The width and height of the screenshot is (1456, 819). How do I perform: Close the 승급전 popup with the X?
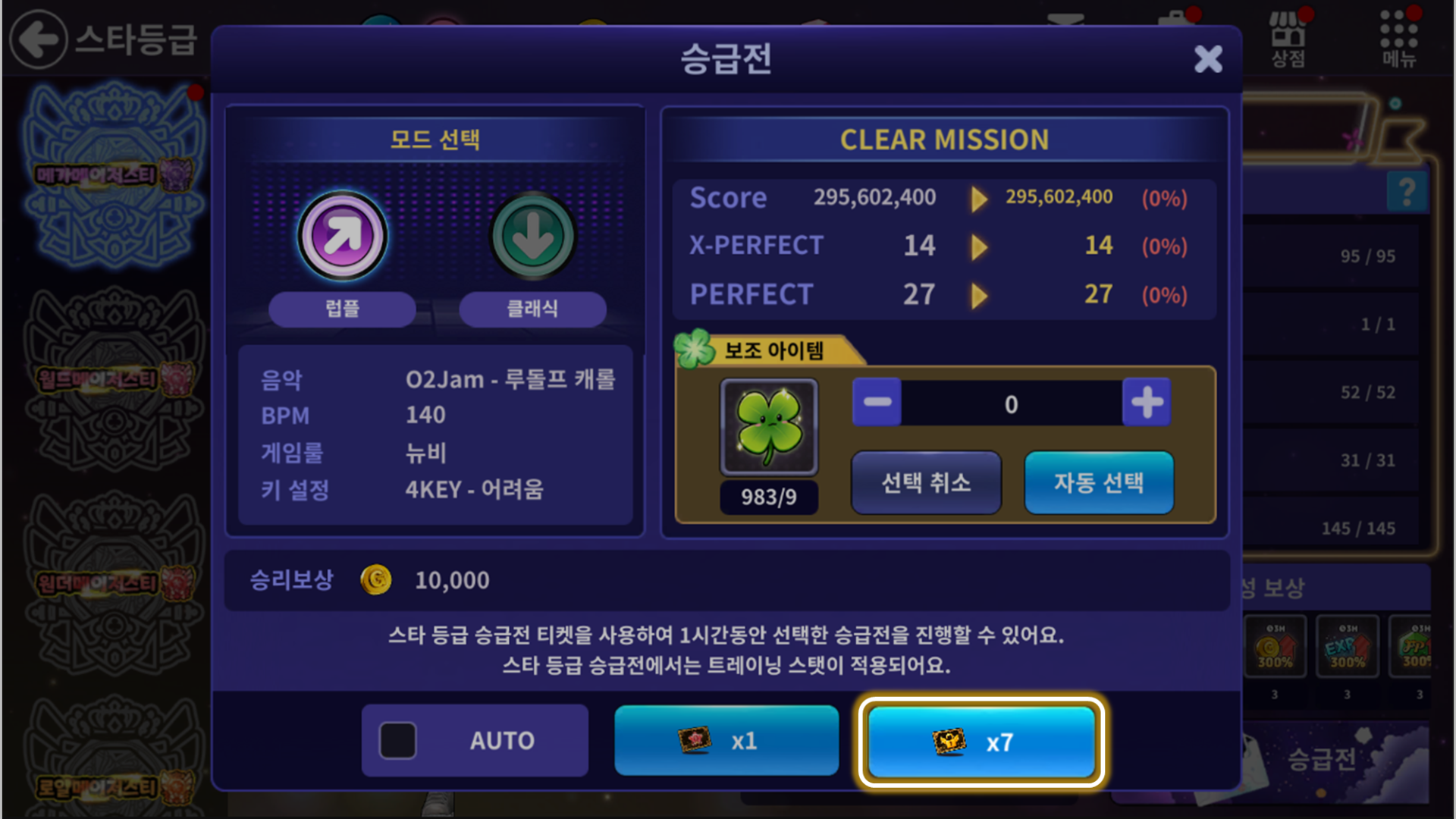(x=1207, y=59)
